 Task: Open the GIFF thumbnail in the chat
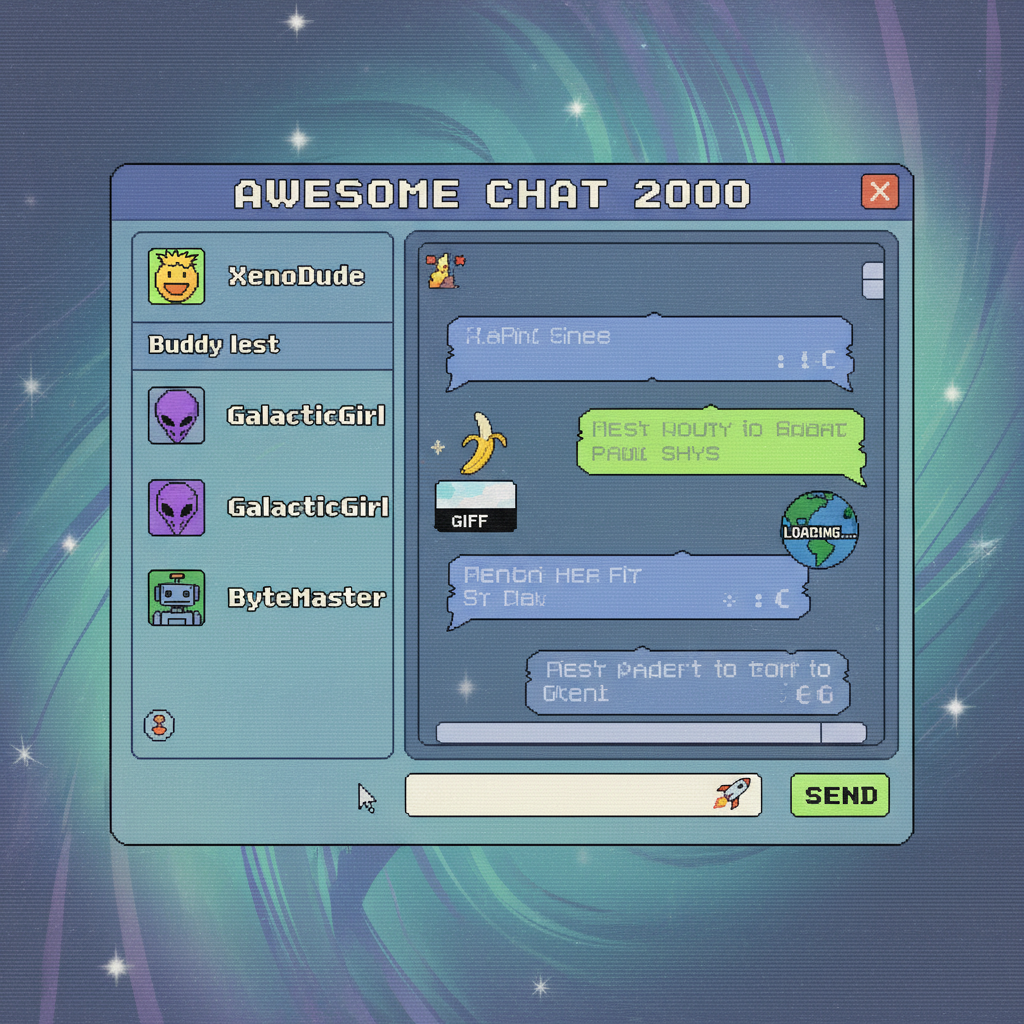pyautogui.click(x=476, y=506)
